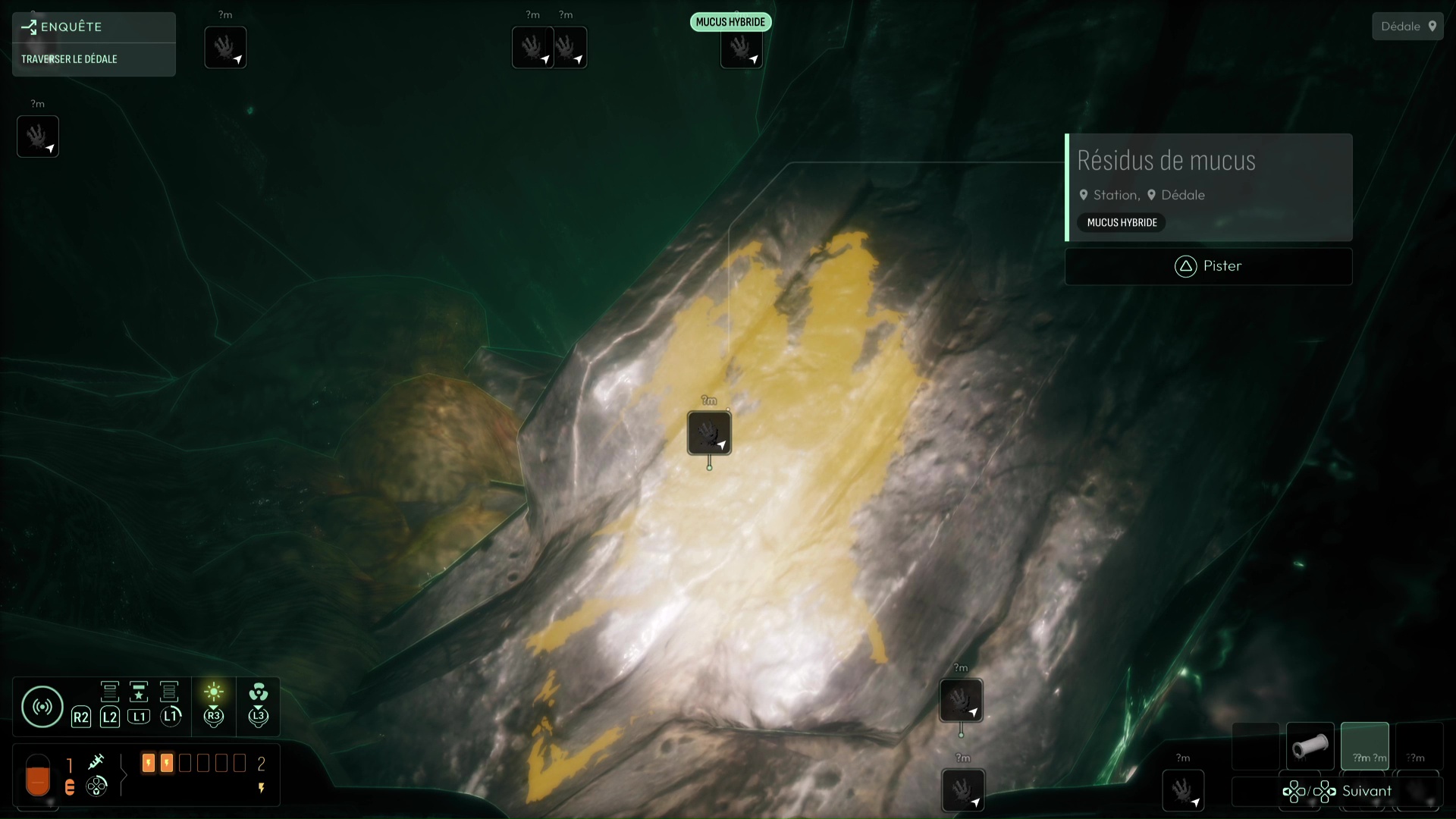This screenshot has width=1456, height=819.
Task: Open the TRAVERSER LE DÉDALE quest entry
Action: click(x=71, y=58)
